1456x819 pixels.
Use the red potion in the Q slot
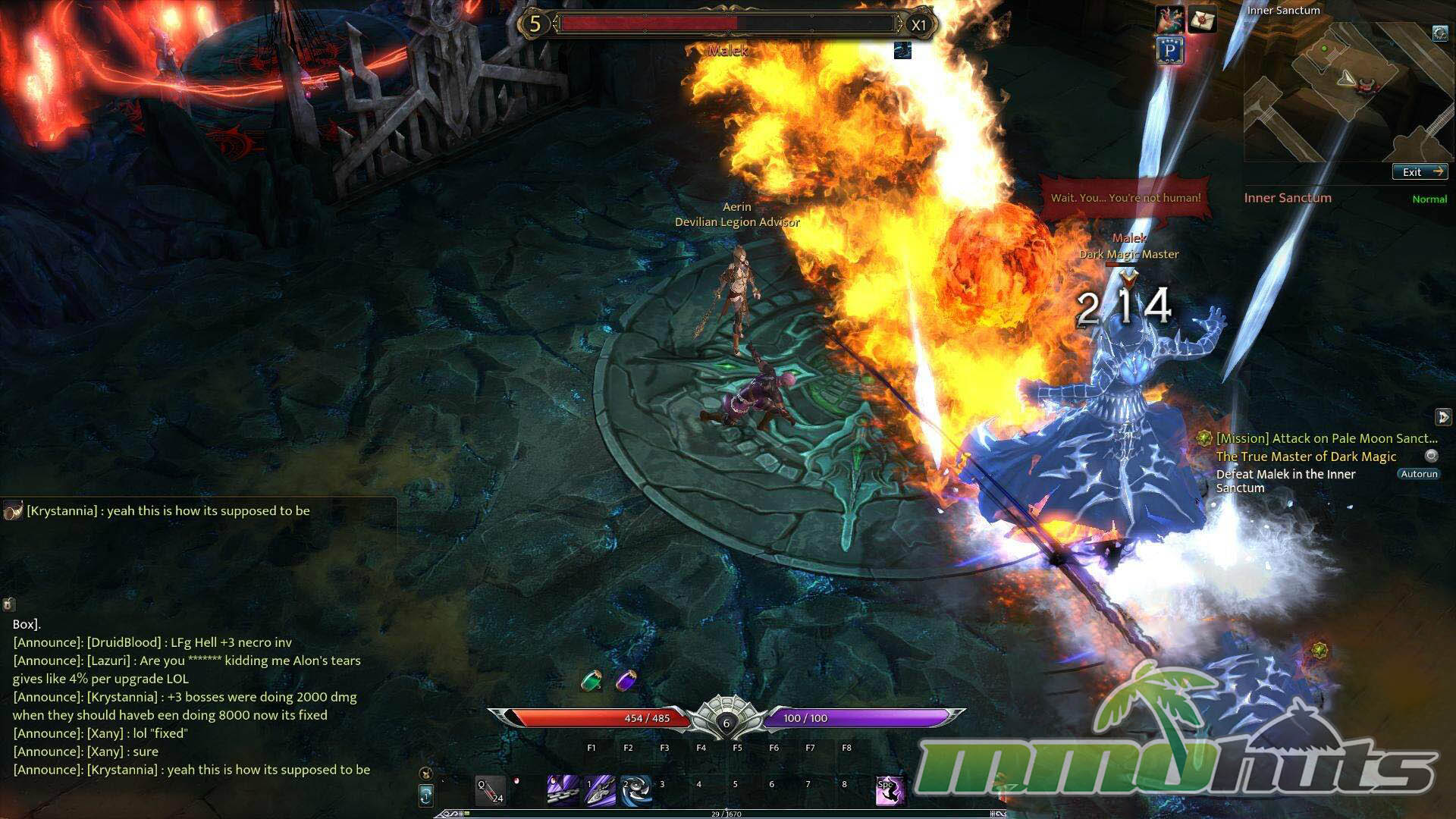coord(490,790)
